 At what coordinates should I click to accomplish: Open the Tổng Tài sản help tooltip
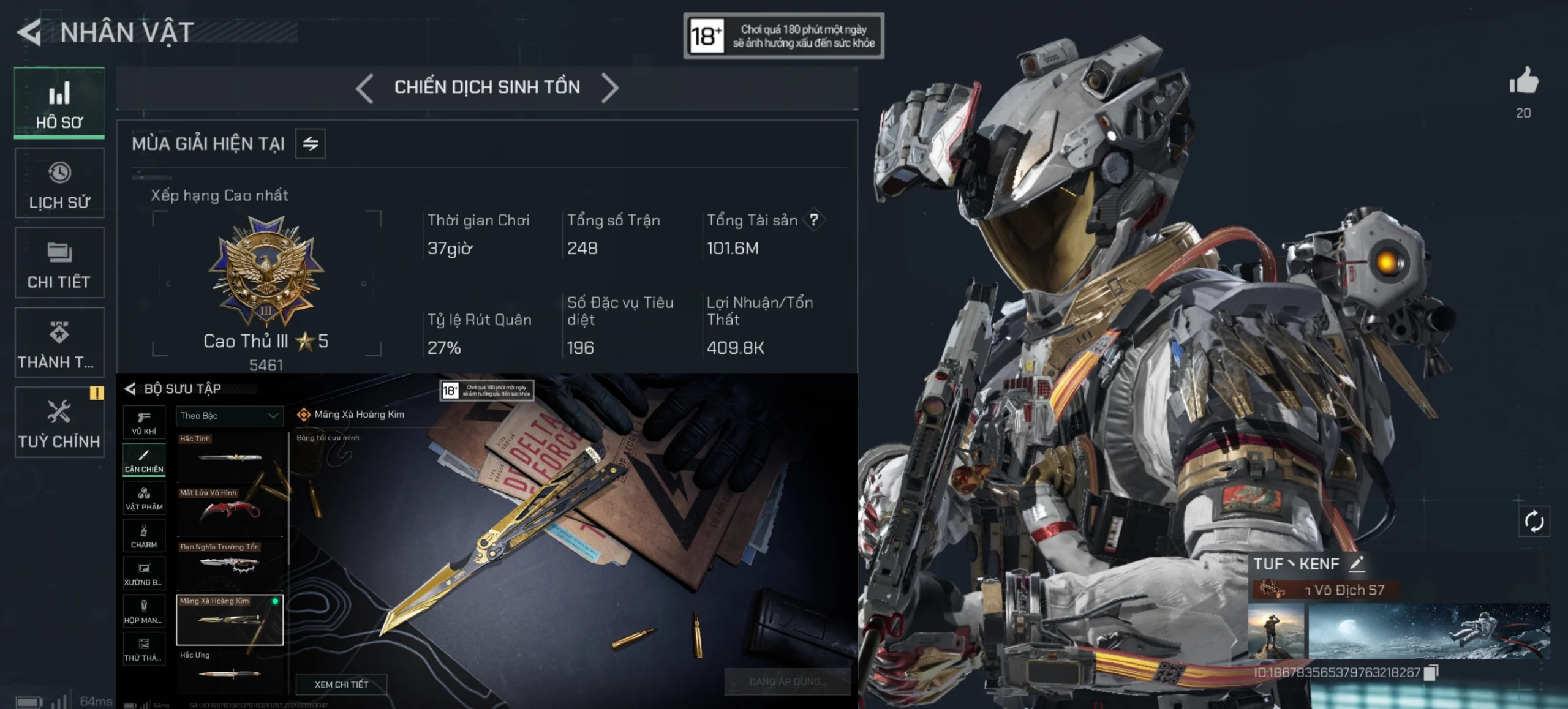(814, 220)
